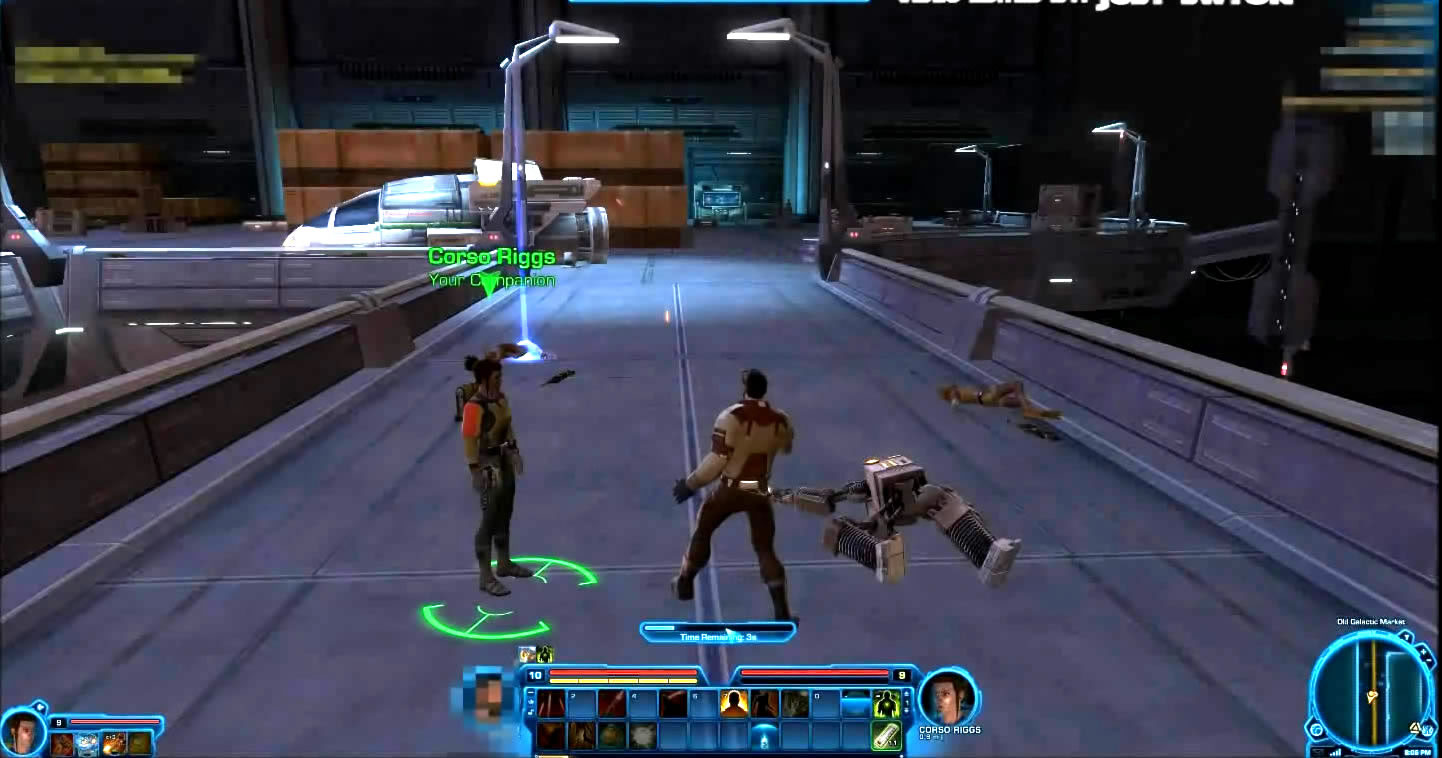Image resolution: width=1442 pixels, height=758 pixels.
Task: Click the companion portrait at bottom left
Action: pos(22,732)
